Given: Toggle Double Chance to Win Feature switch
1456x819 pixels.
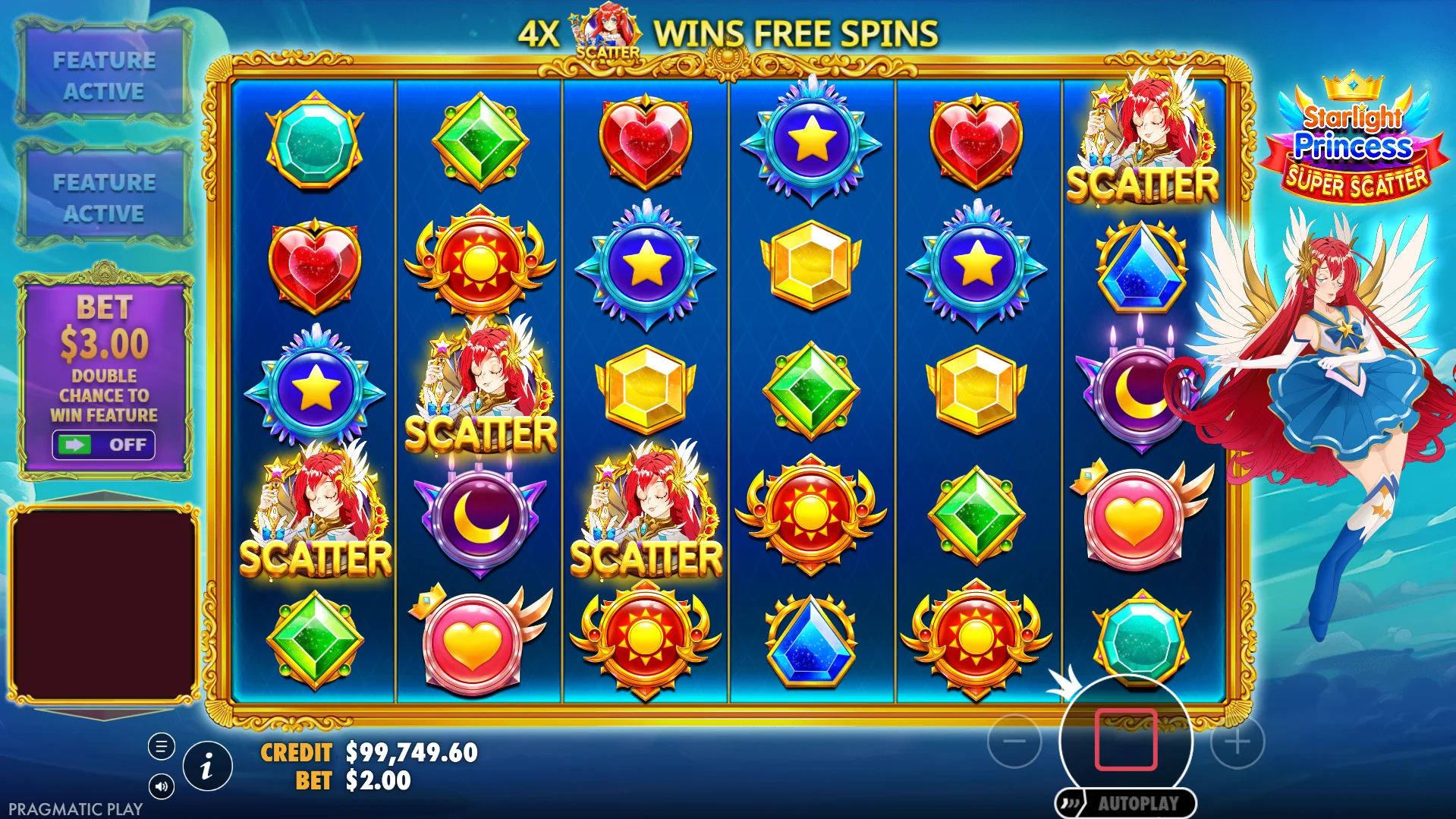Looking at the screenshot, I should pyautogui.click(x=103, y=445).
